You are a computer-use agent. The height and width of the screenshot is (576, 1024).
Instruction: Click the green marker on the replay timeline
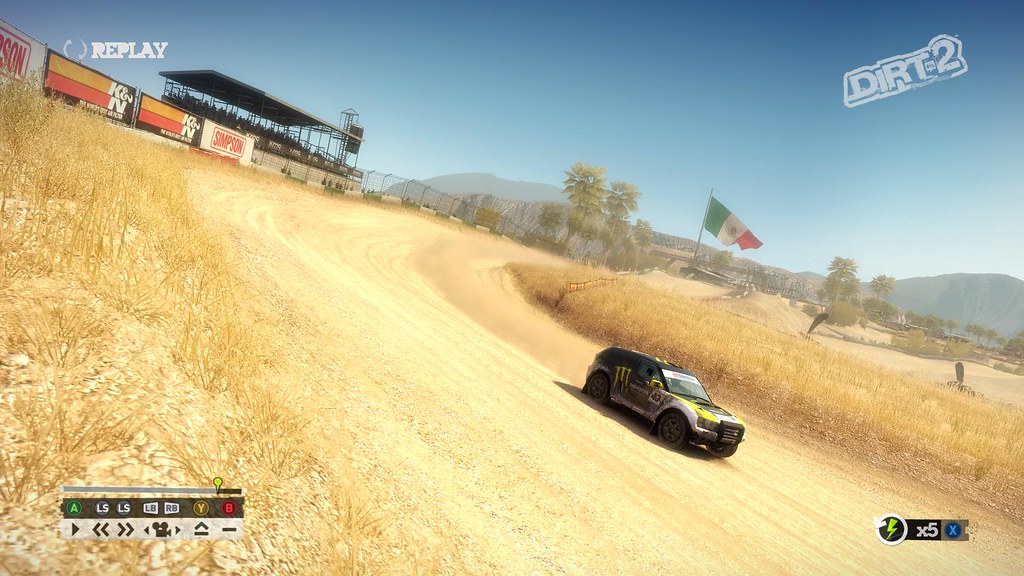coord(218,484)
